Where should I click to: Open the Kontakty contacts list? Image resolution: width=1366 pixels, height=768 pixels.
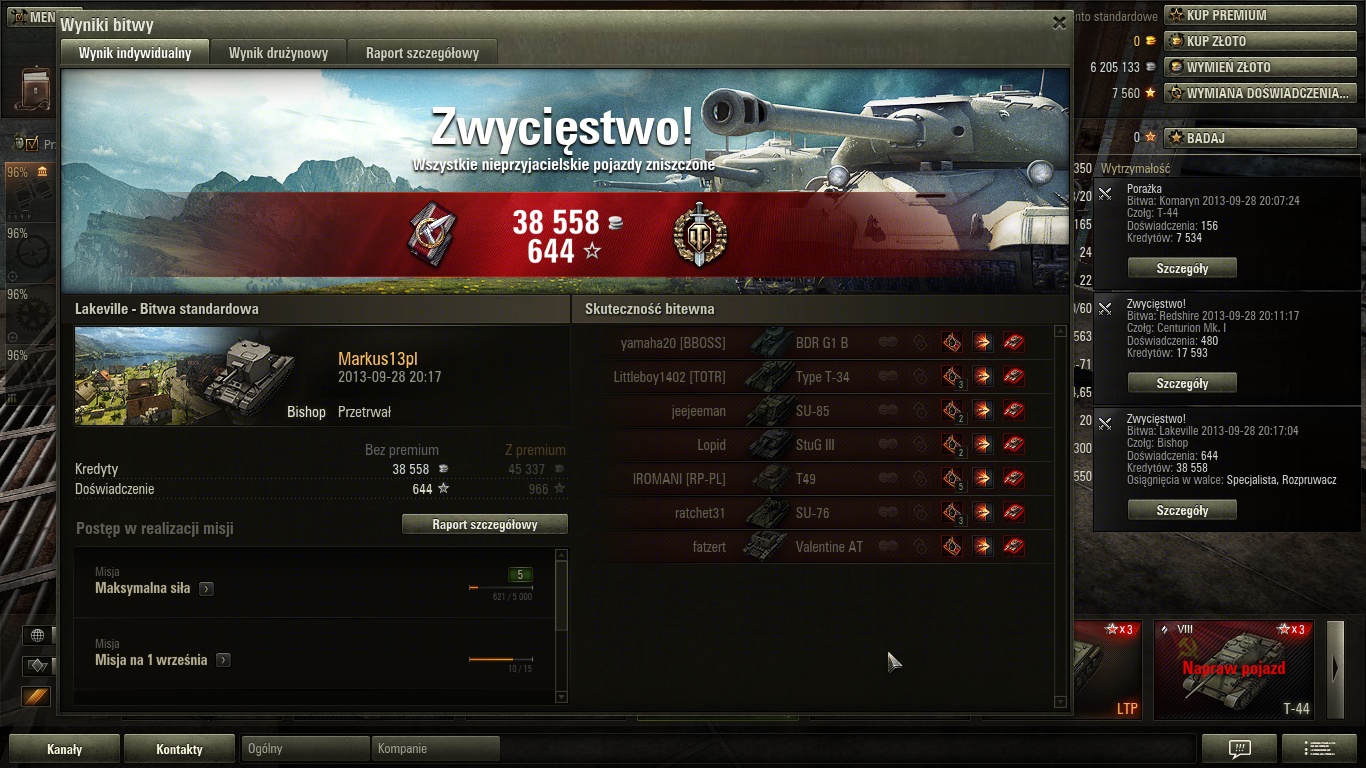179,749
